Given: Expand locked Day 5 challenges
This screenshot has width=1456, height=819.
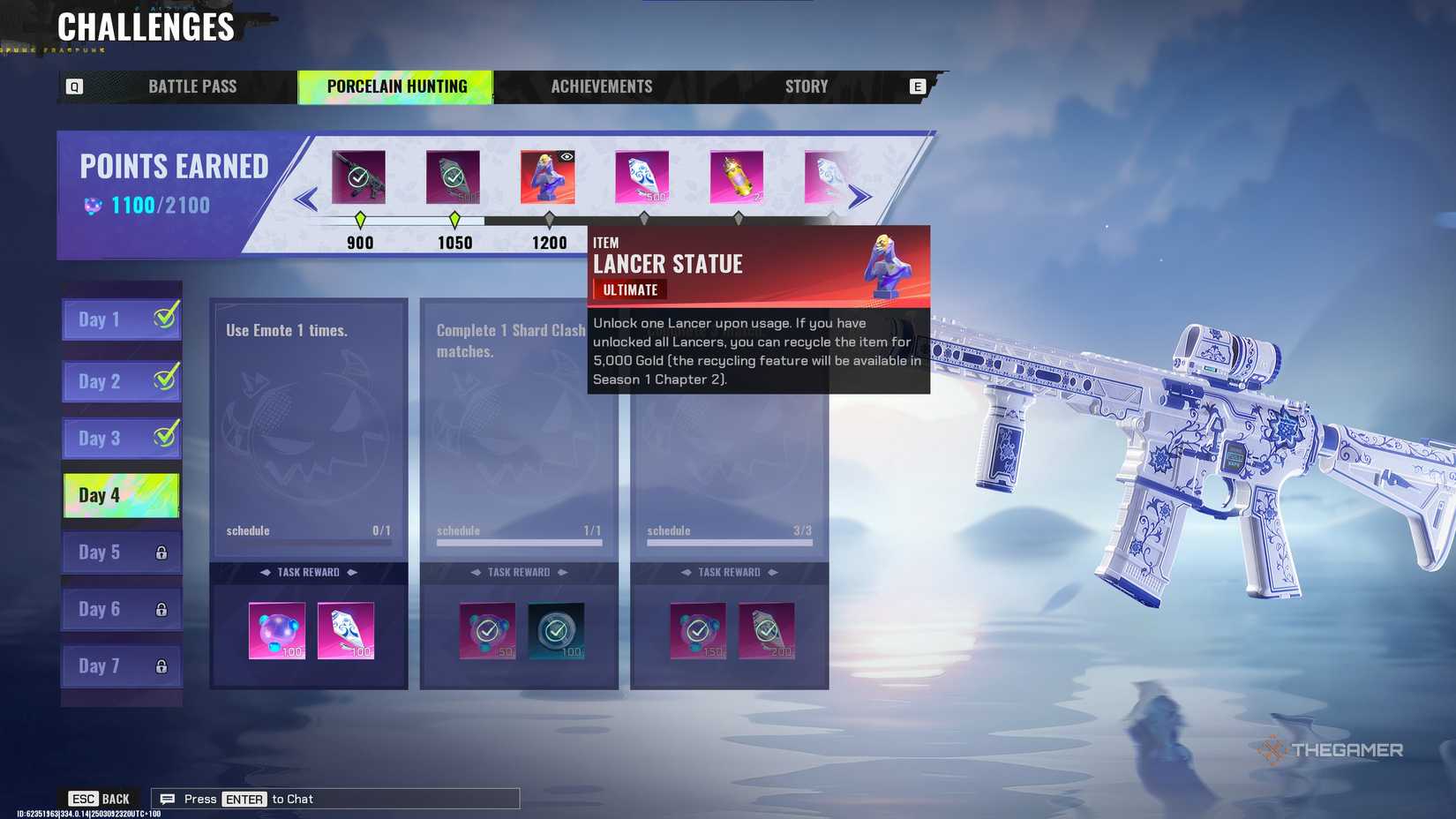Looking at the screenshot, I should pyautogui.click(x=121, y=551).
